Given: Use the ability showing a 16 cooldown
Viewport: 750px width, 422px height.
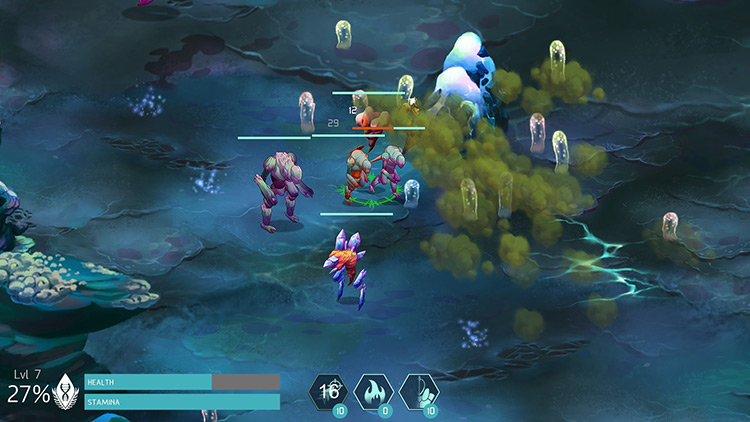Looking at the screenshot, I should [x=329, y=391].
